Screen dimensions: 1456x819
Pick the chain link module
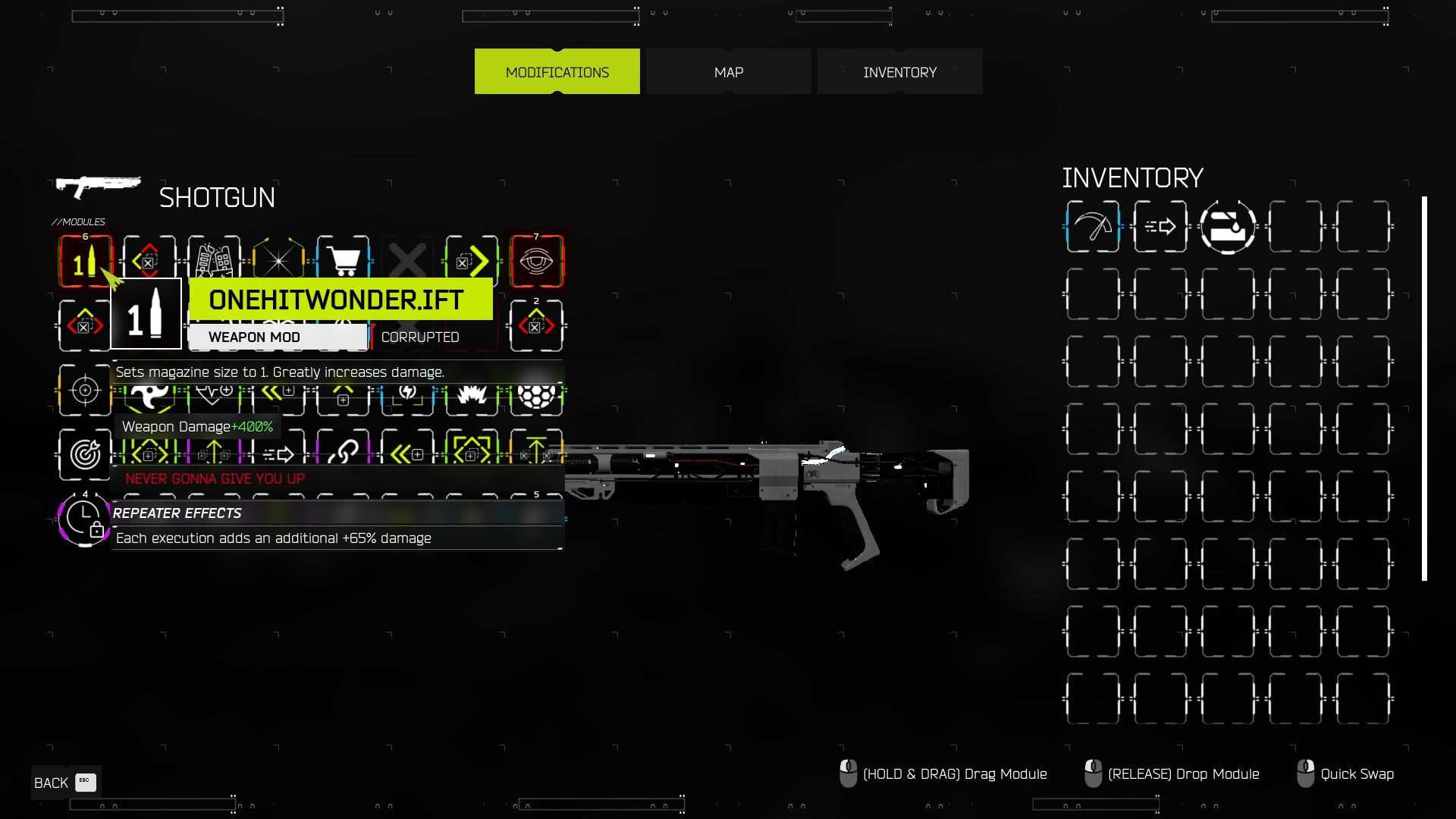point(344,453)
